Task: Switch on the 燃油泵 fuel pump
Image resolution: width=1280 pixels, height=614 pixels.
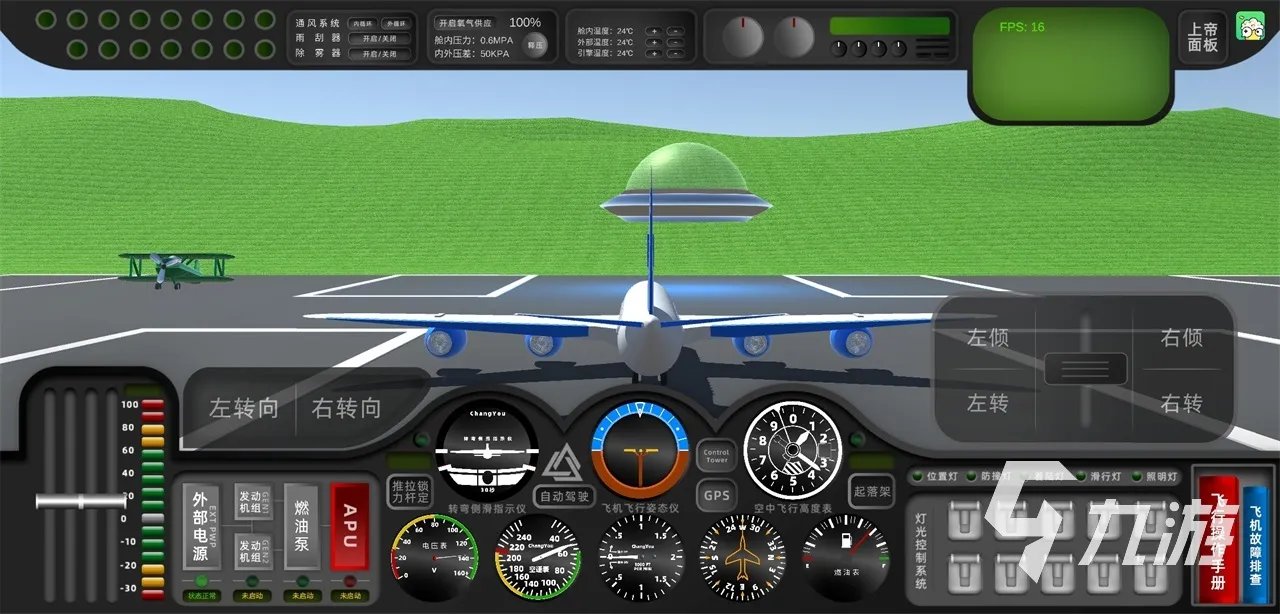Action: (301, 525)
